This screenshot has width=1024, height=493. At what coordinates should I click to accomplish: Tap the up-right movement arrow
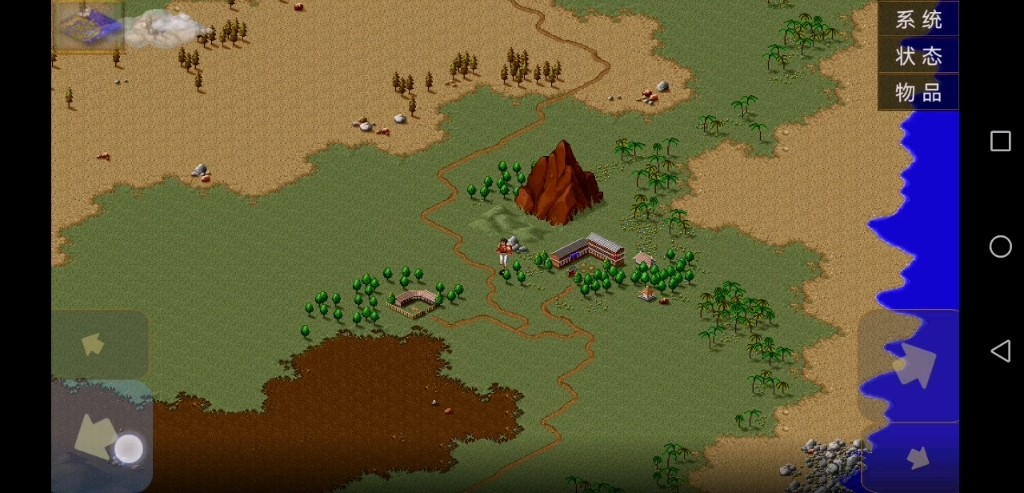coord(910,365)
